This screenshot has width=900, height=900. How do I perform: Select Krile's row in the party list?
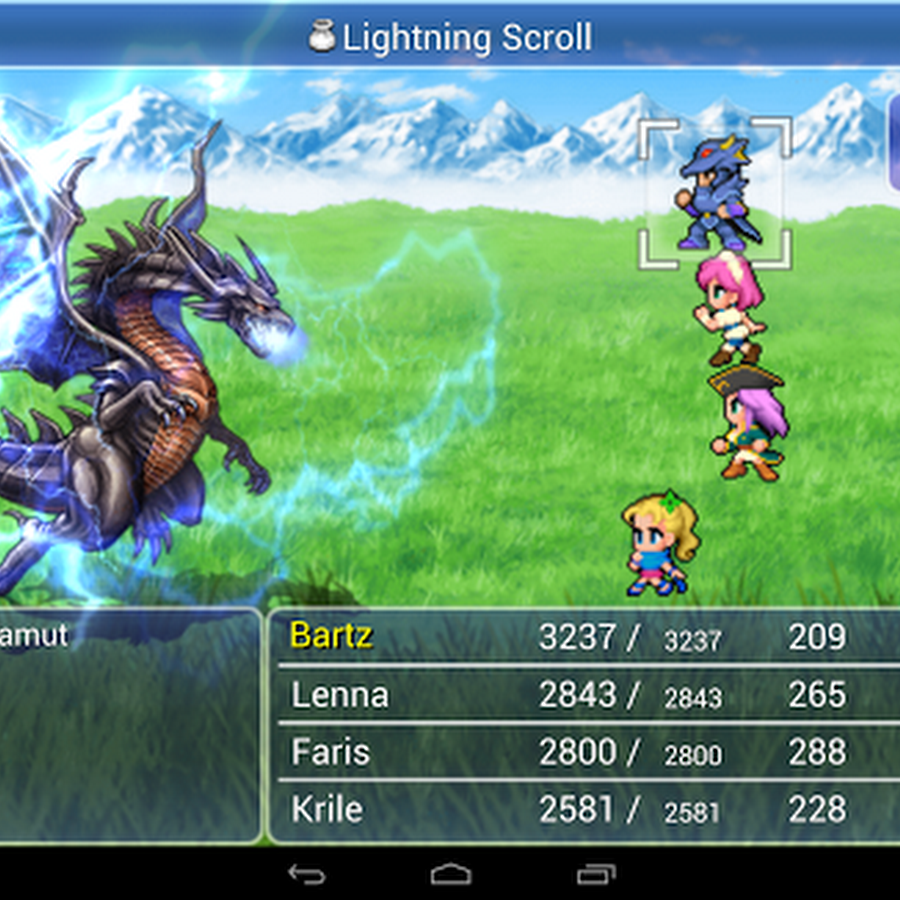pos(327,809)
